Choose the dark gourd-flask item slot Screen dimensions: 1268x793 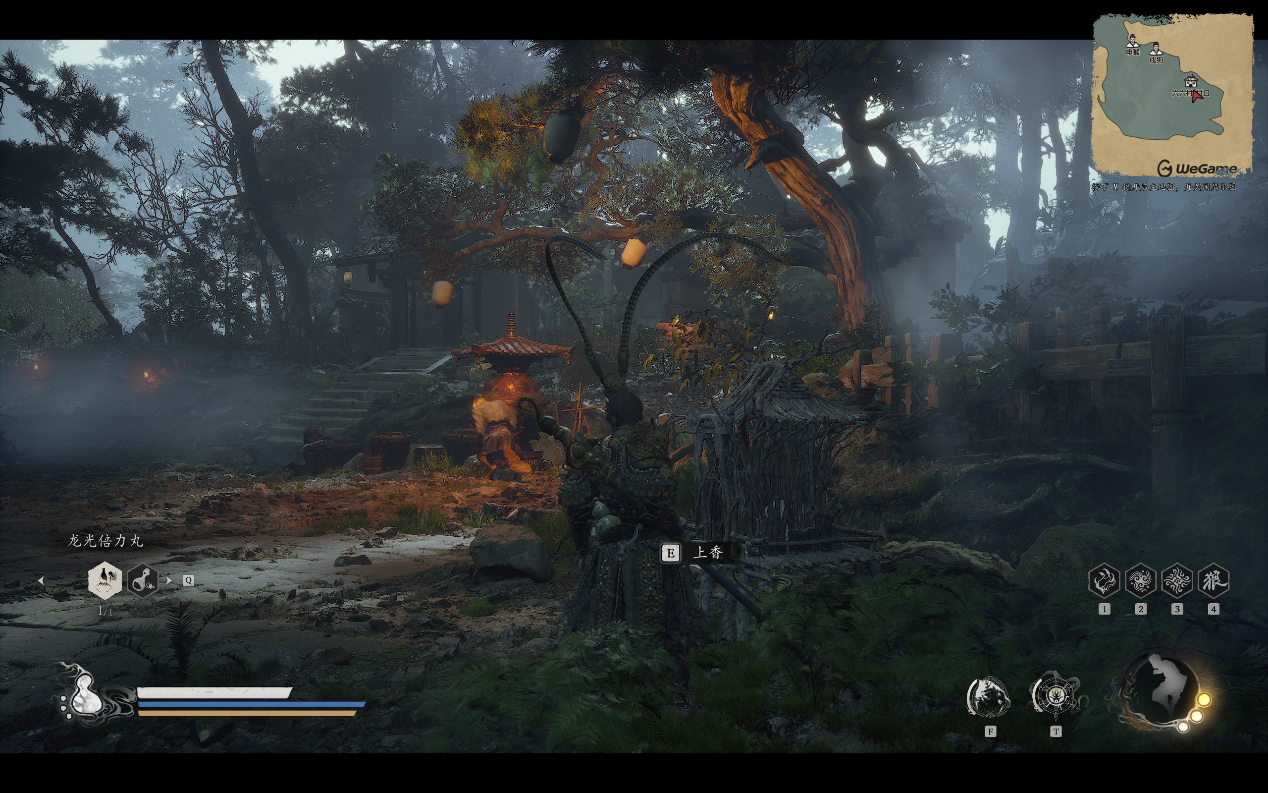(x=143, y=580)
